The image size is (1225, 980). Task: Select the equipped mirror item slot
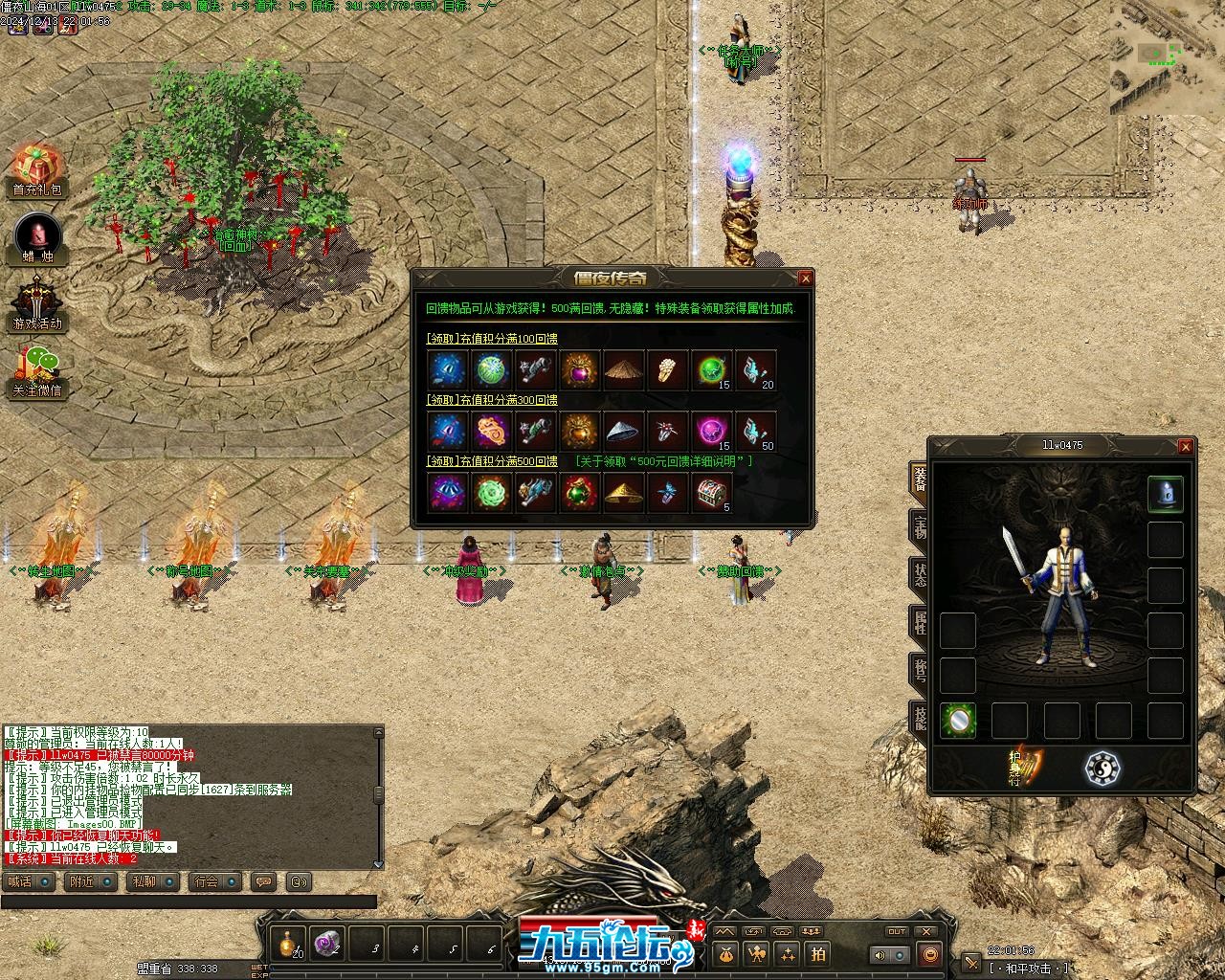click(957, 721)
